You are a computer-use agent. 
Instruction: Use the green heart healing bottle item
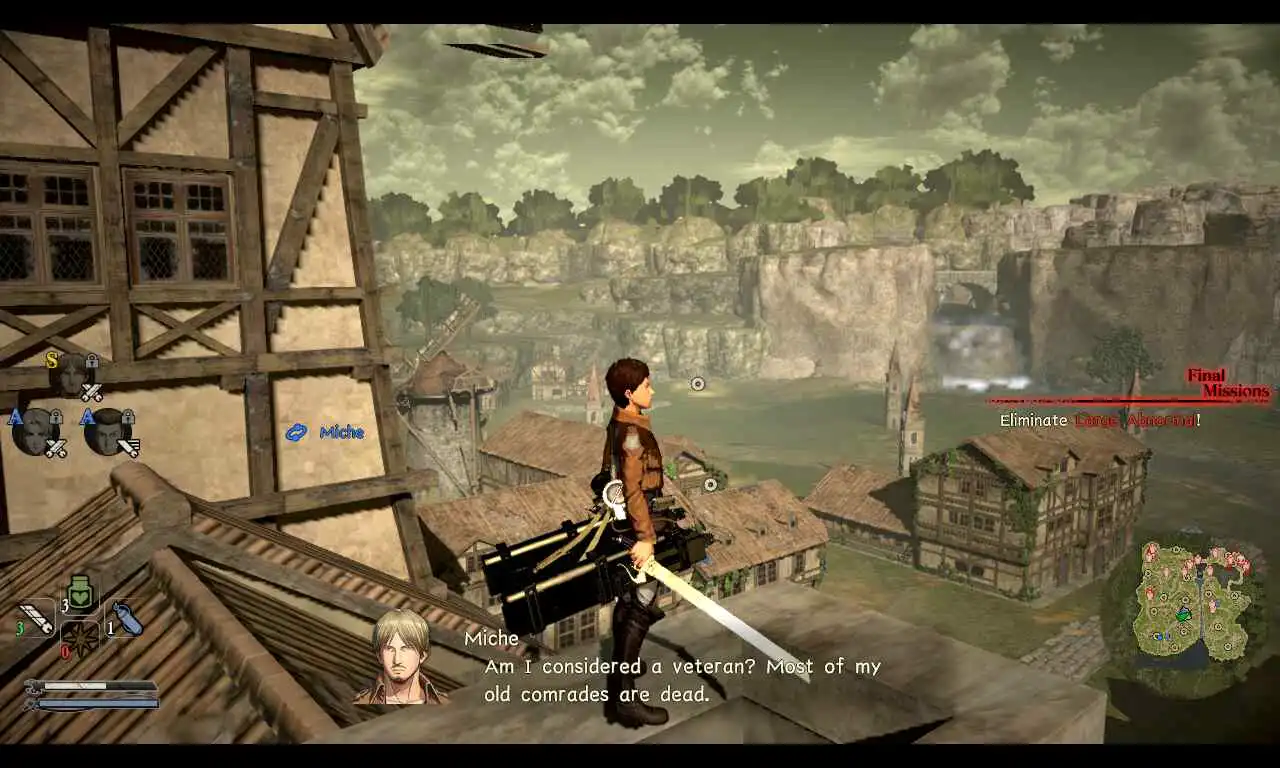tap(81, 595)
